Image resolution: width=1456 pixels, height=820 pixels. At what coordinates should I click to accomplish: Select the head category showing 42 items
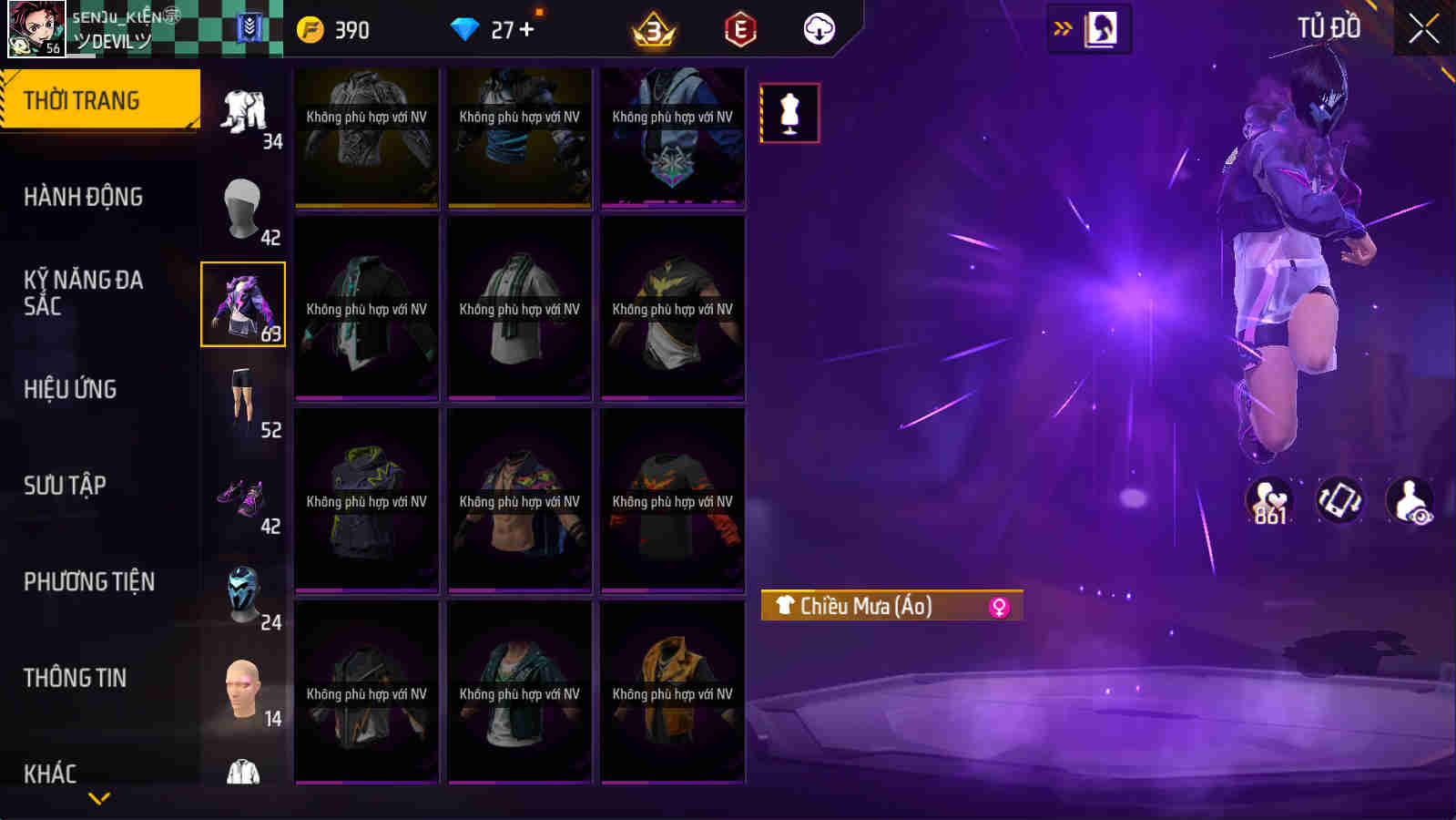[x=242, y=208]
